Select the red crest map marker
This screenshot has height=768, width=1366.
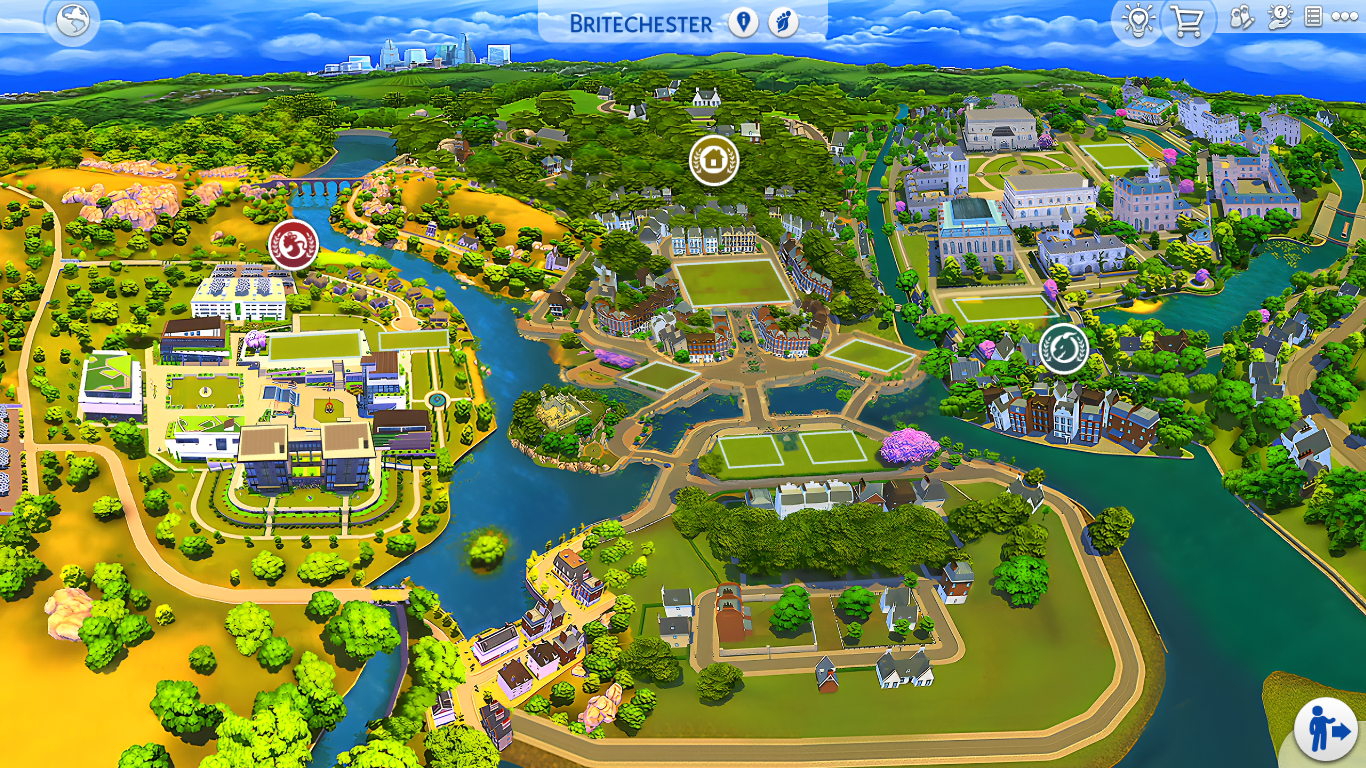[293, 244]
